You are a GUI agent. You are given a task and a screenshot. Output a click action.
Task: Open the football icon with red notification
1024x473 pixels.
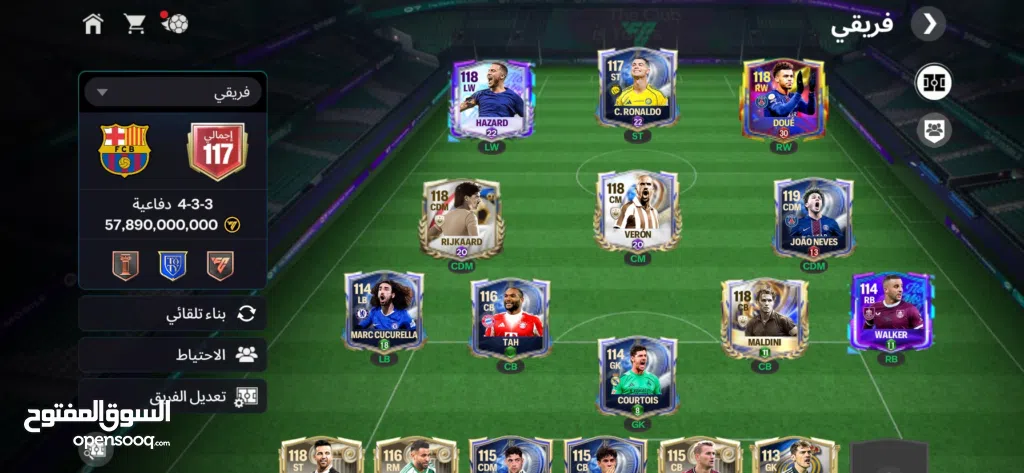pyautogui.click(x=175, y=23)
